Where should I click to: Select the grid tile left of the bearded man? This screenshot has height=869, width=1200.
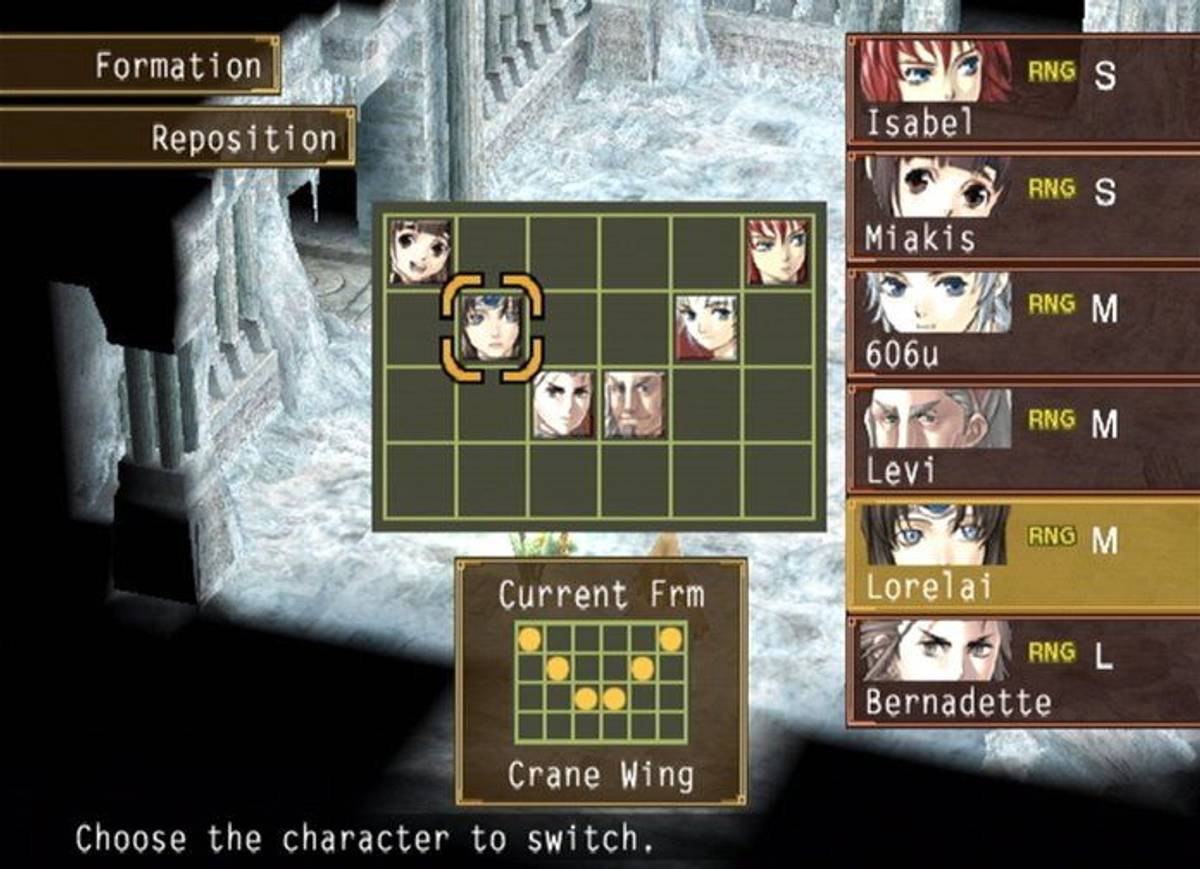coord(562,404)
